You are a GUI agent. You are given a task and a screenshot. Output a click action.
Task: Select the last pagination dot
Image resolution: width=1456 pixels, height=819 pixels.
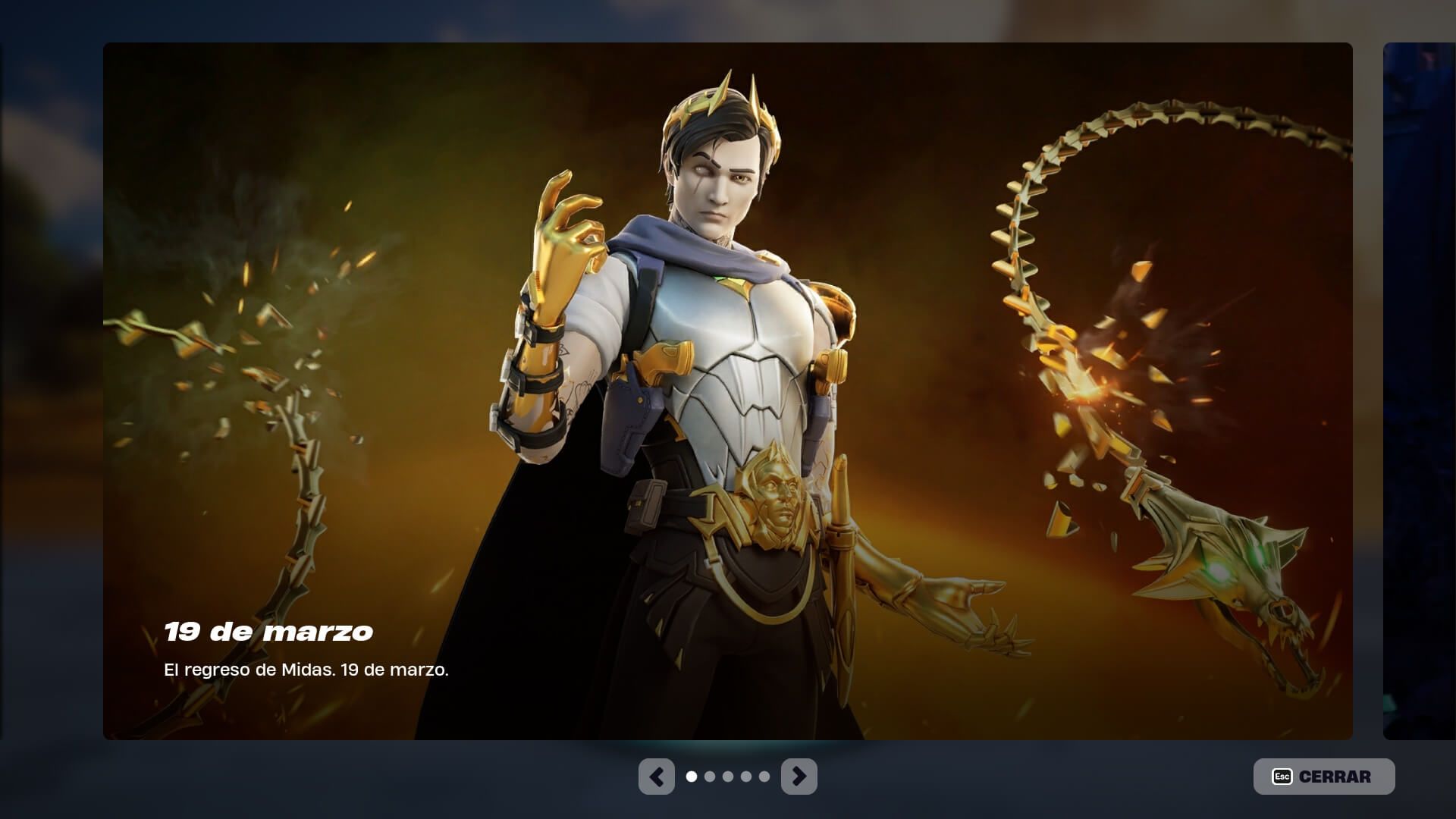[x=764, y=776]
